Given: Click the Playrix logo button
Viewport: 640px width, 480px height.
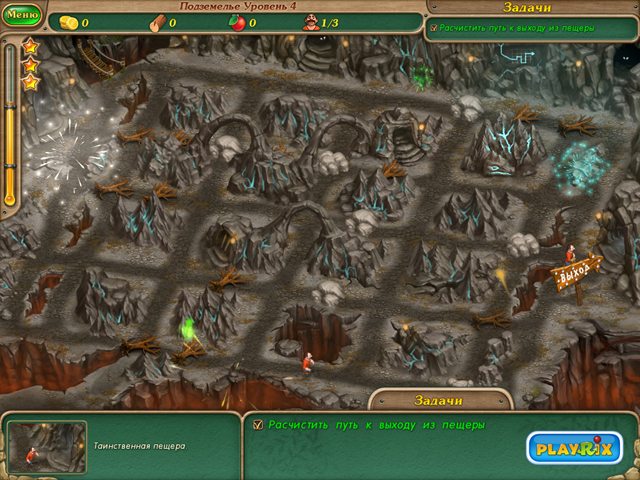Looking at the screenshot, I should coord(574,447).
